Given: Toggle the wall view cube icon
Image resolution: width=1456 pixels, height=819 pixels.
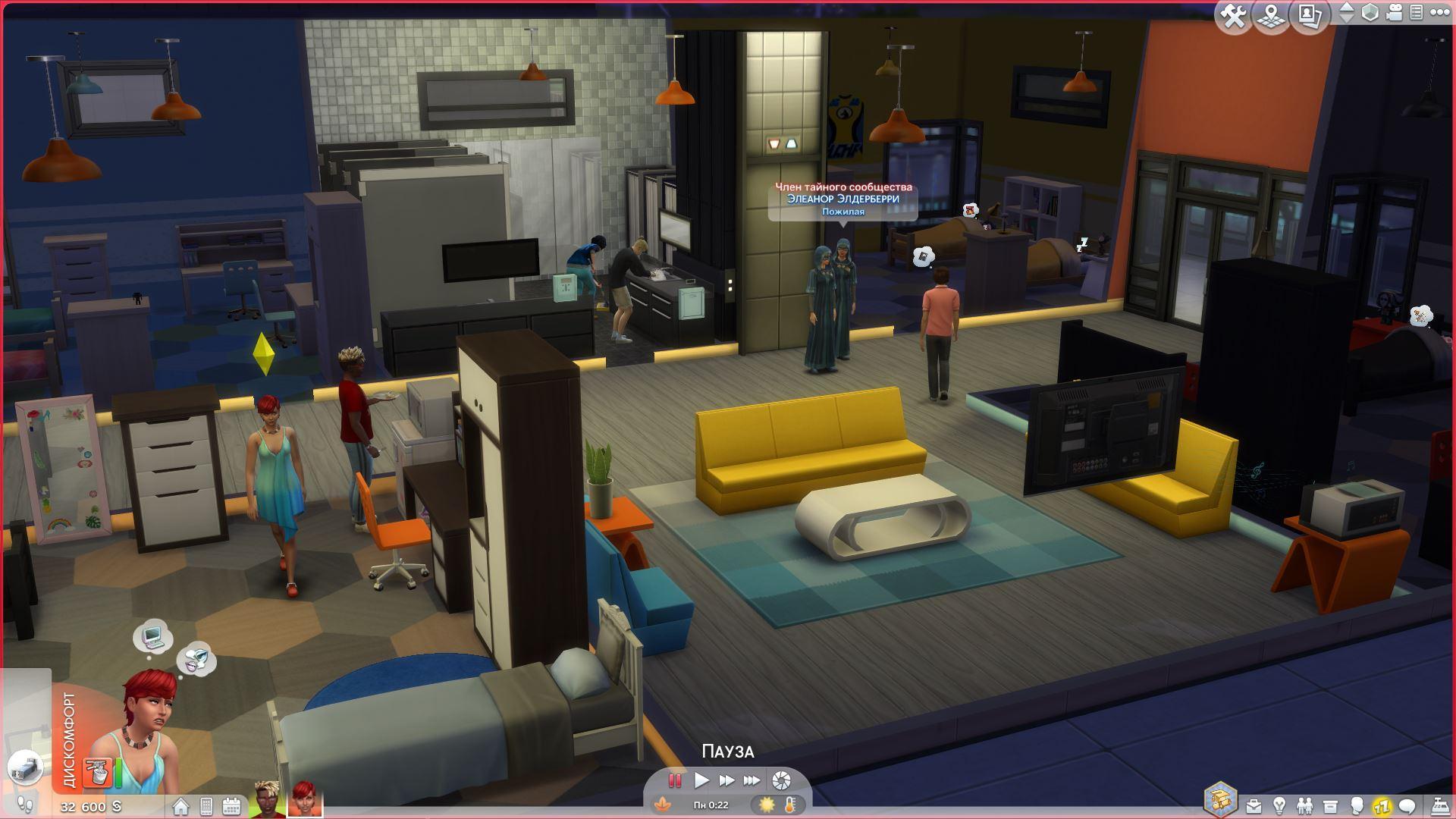Looking at the screenshot, I should [1370, 13].
